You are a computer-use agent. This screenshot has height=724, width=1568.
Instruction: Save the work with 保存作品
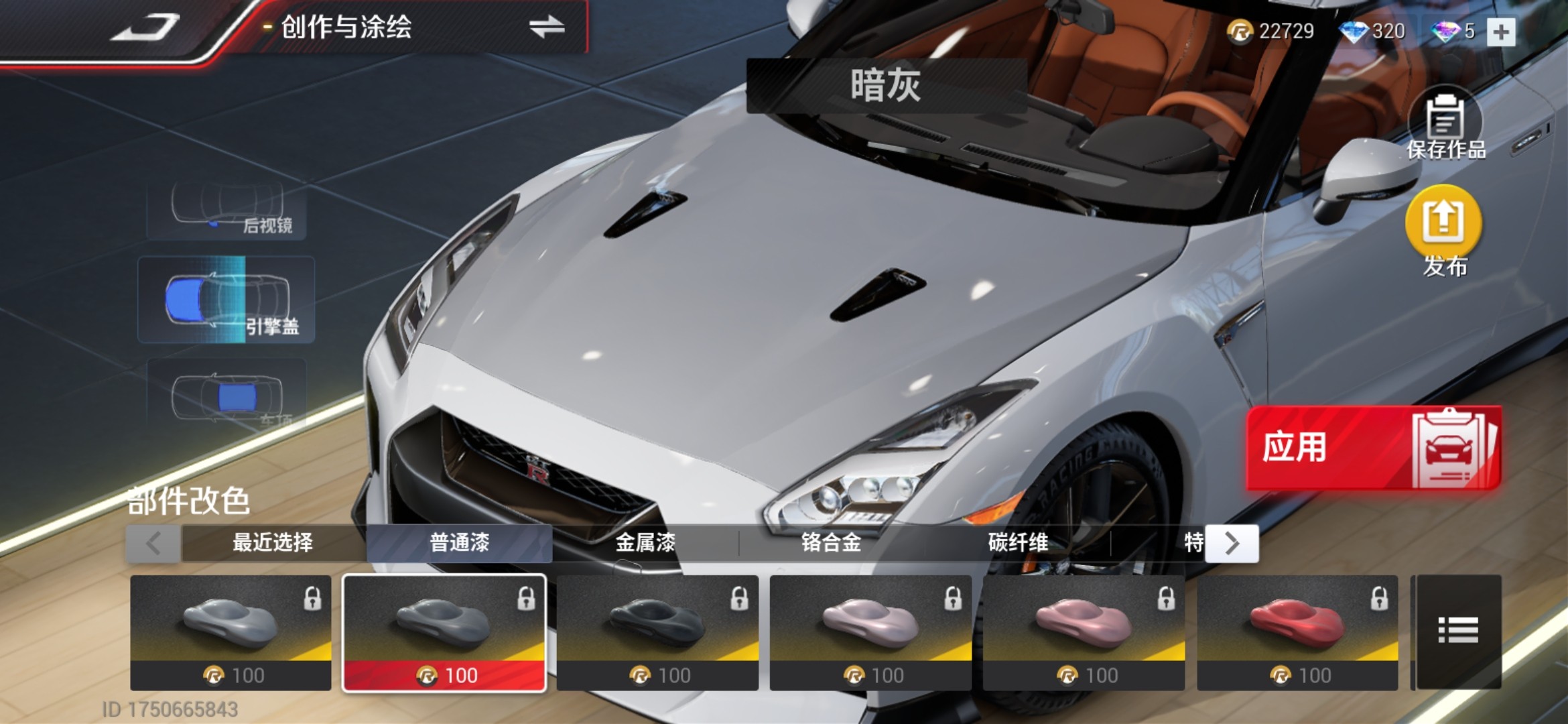(1445, 127)
